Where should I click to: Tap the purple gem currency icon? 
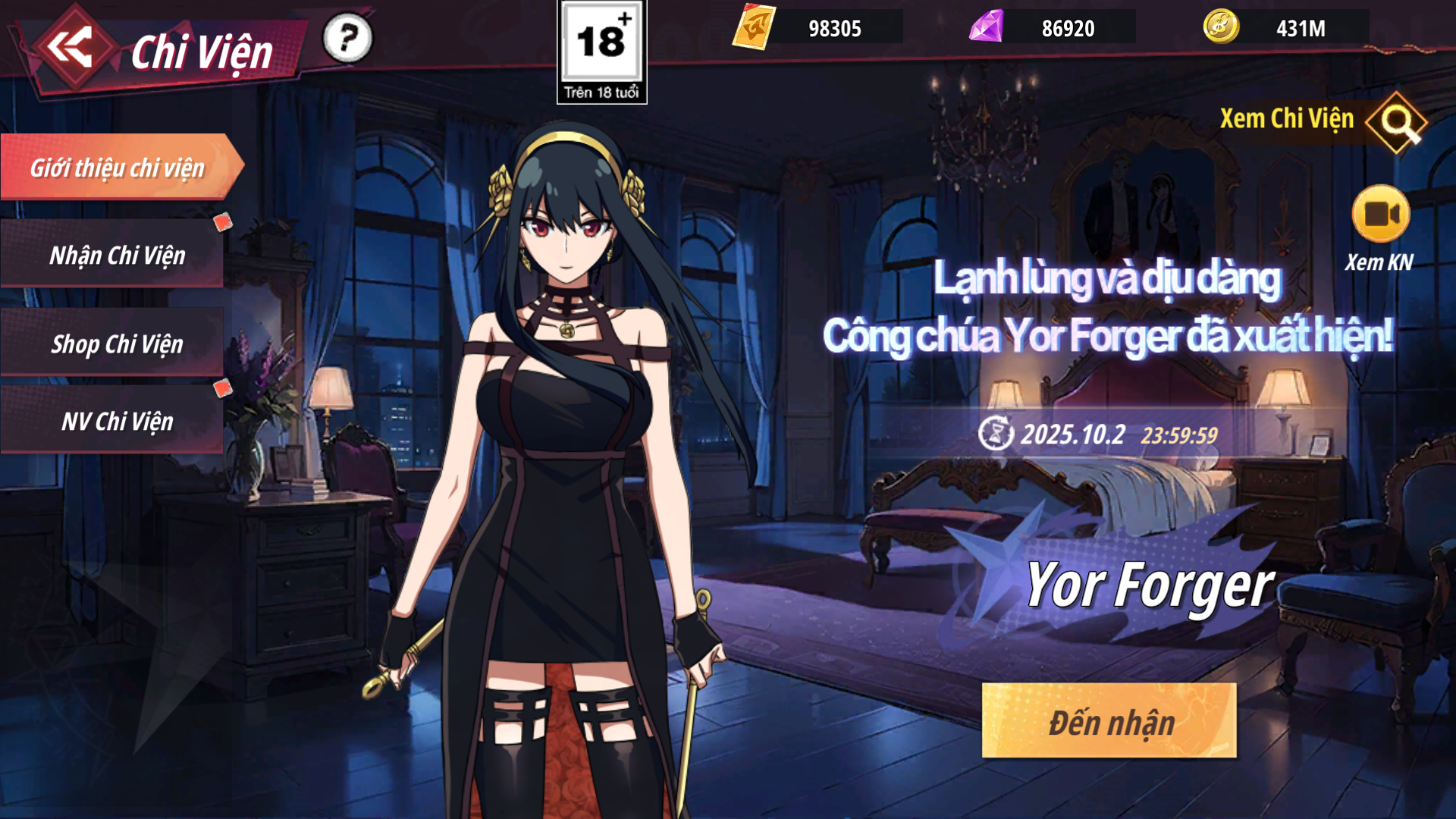[987, 27]
